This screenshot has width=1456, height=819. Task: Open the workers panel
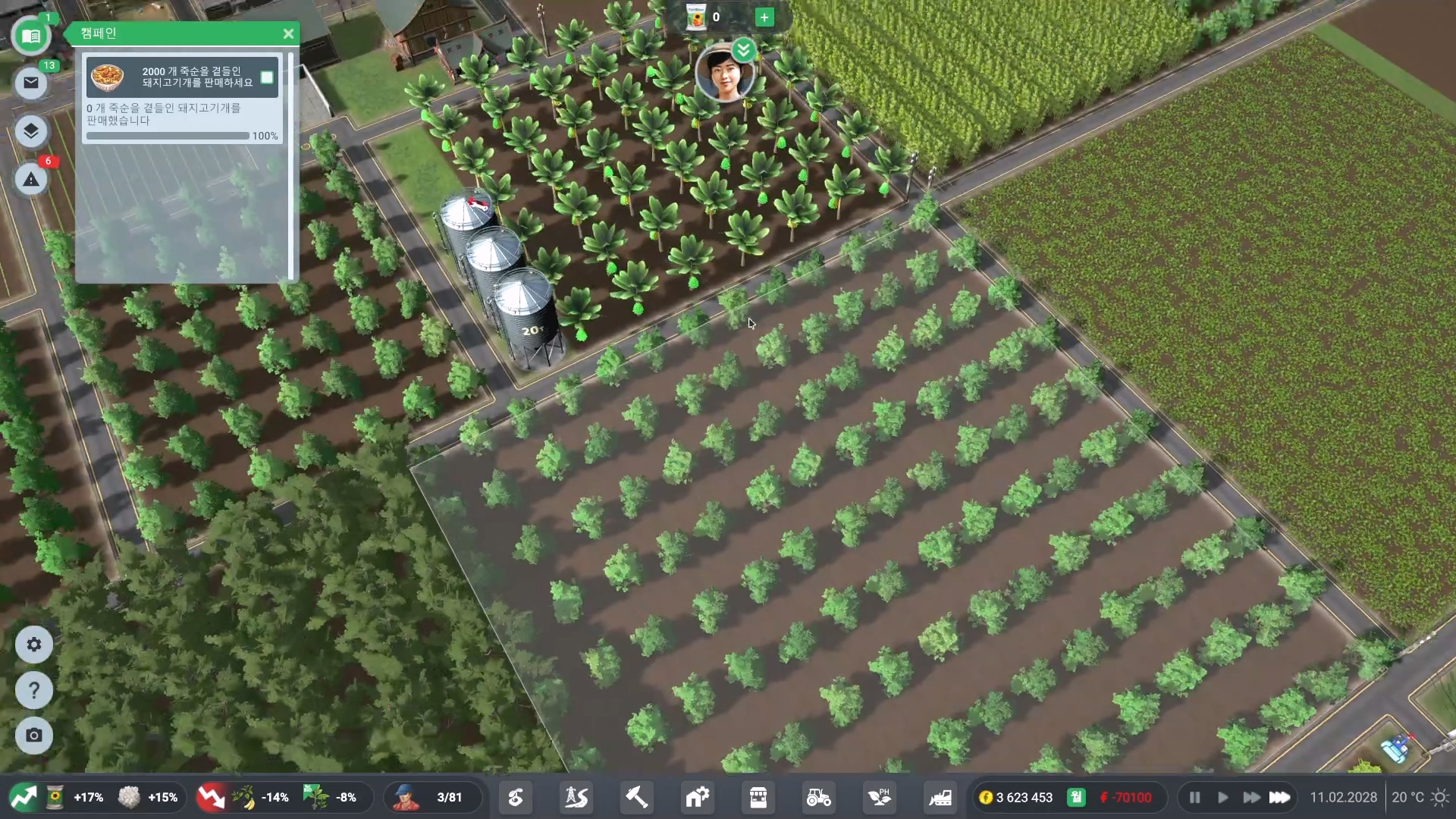coord(406,798)
